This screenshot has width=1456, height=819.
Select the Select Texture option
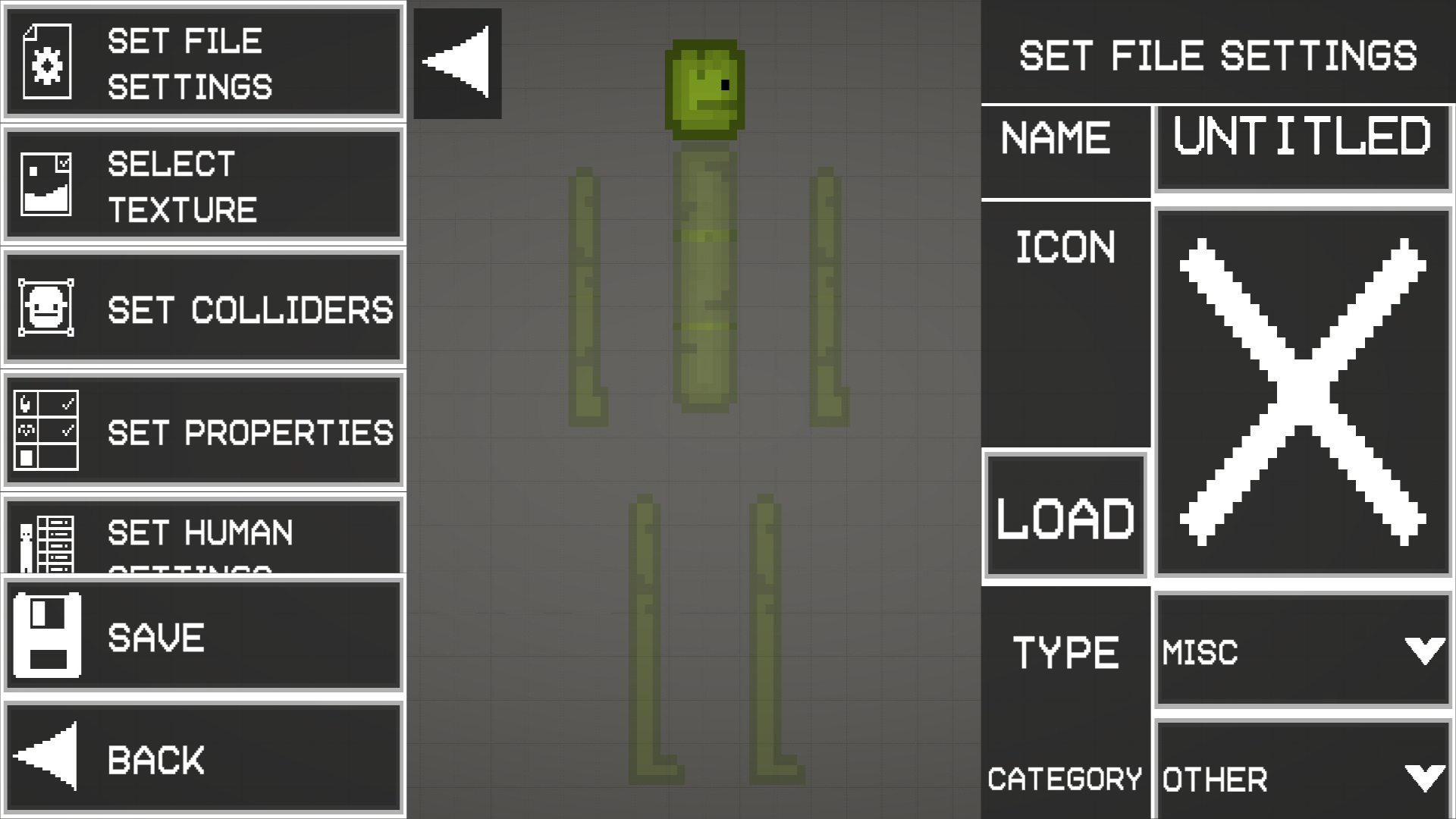coord(205,184)
